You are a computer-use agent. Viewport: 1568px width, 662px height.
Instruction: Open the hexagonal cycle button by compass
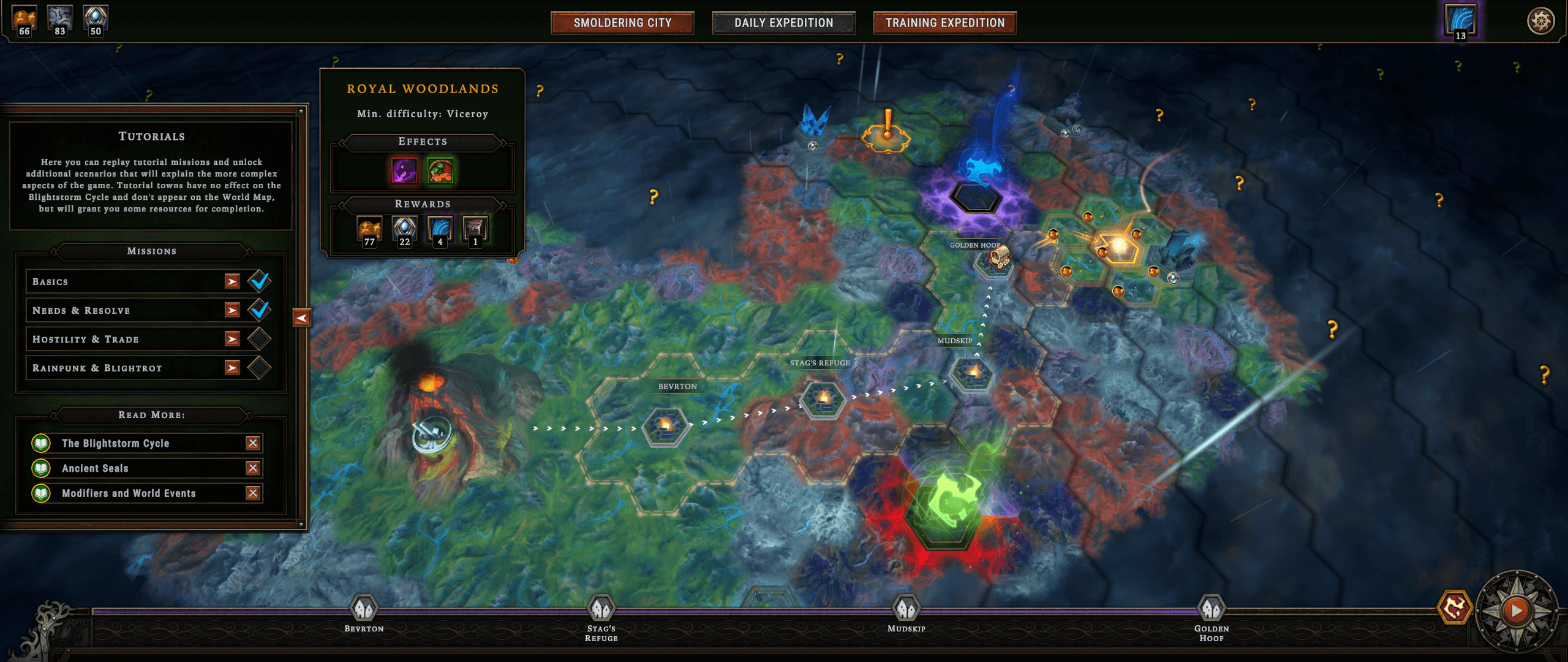pos(1455,607)
